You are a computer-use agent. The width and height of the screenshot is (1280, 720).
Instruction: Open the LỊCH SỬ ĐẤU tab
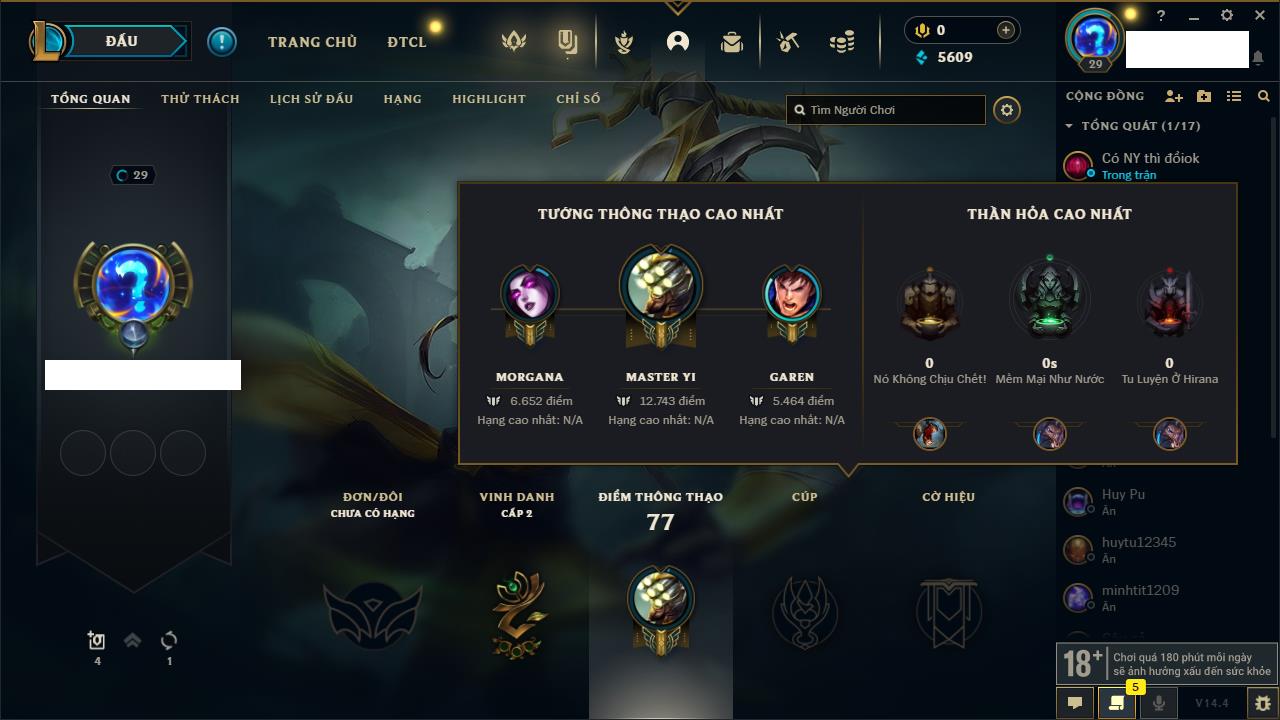(311, 99)
